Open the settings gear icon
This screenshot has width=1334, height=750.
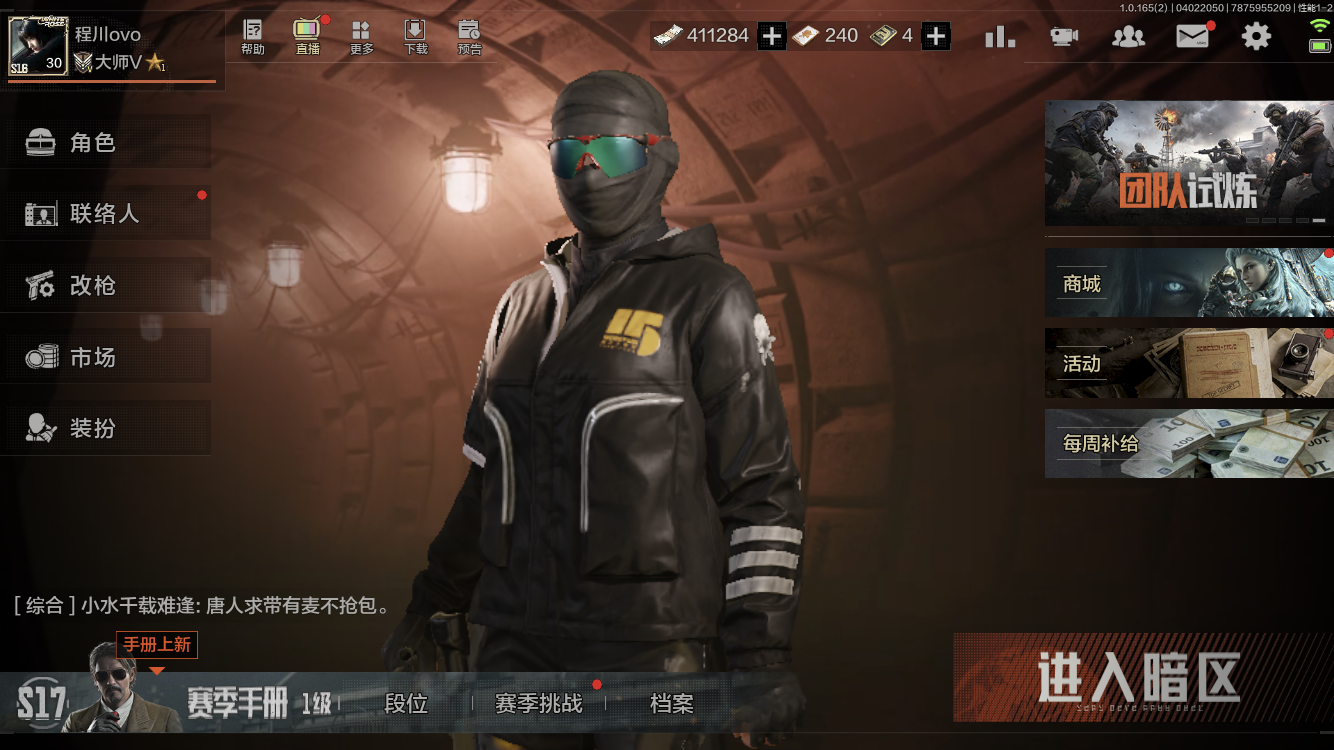click(1256, 35)
